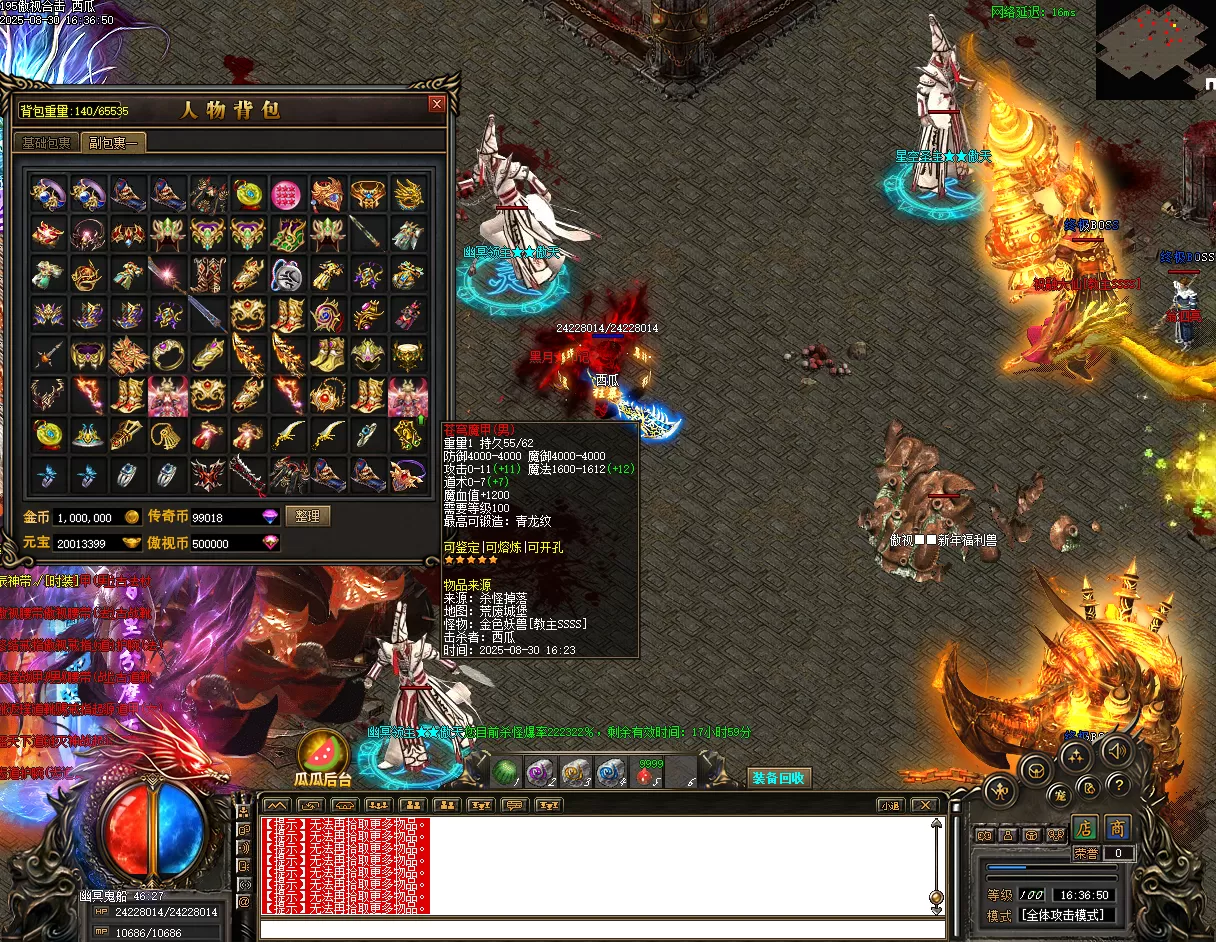Open the blue 商 mall button
The height and width of the screenshot is (942, 1216).
[1118, 828]
